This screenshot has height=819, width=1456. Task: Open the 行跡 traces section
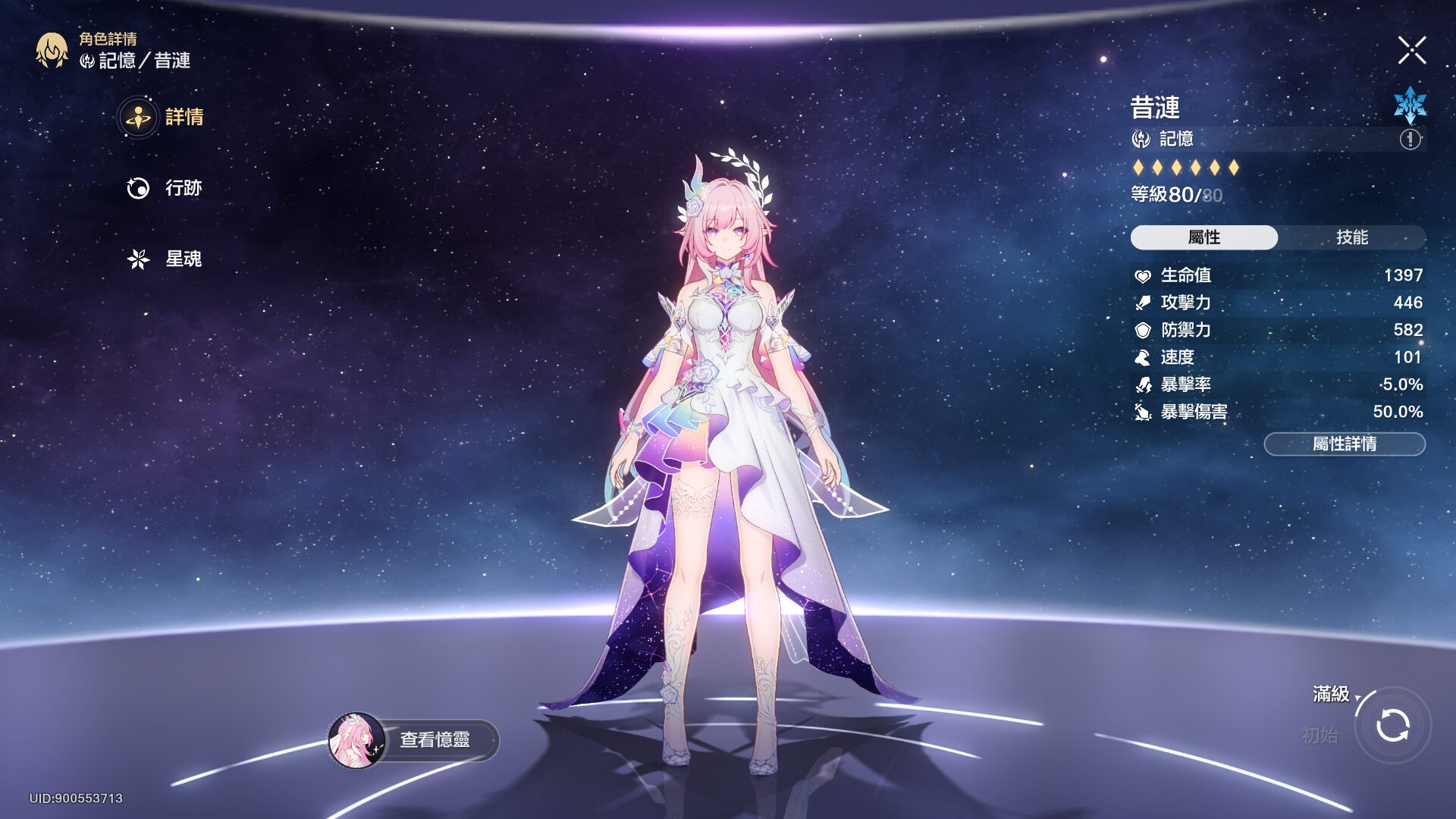click(x=165, y=188)
